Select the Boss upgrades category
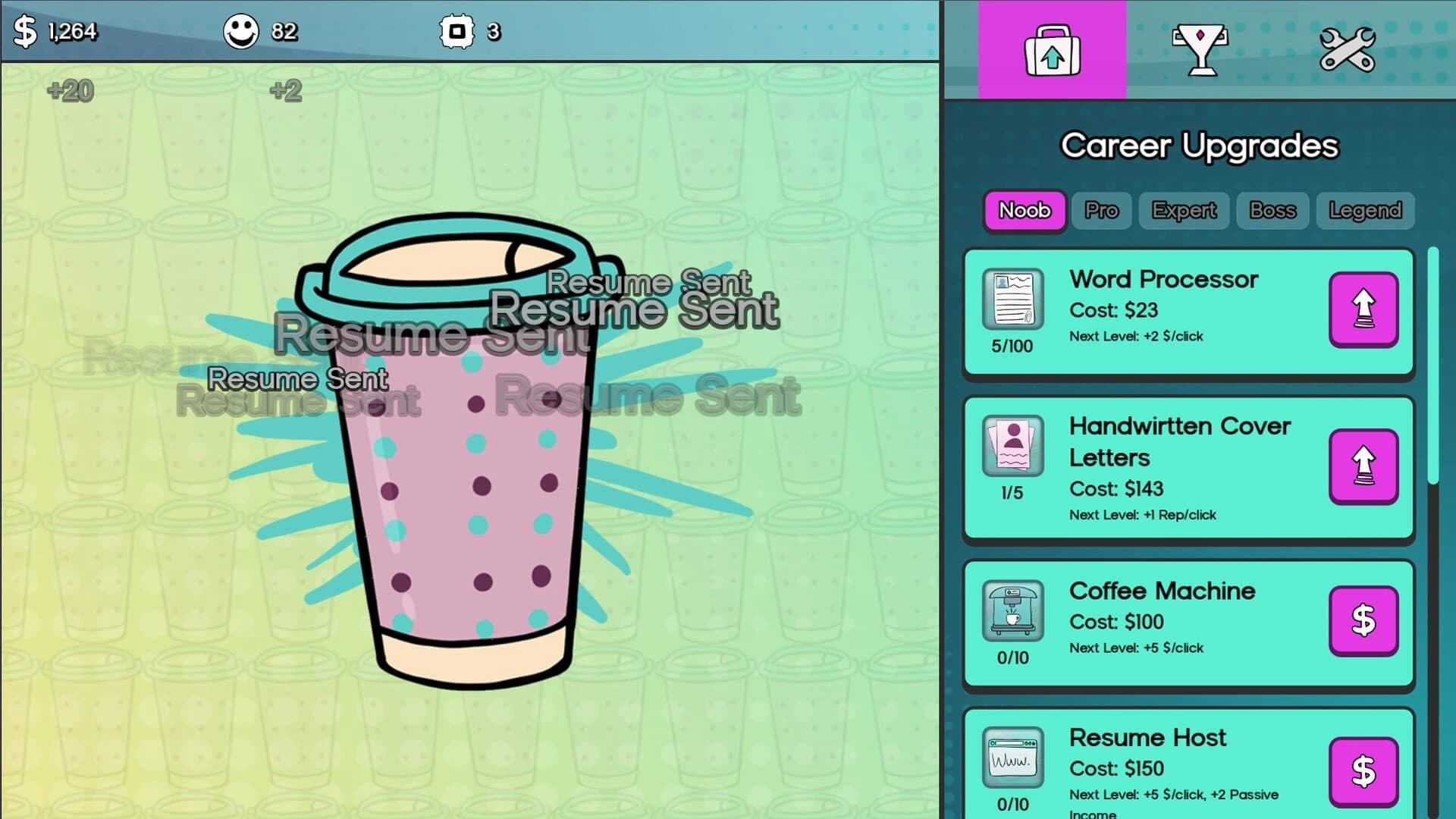Image resolution: width=1456 pixels, height=819 pixels. 1272,211
